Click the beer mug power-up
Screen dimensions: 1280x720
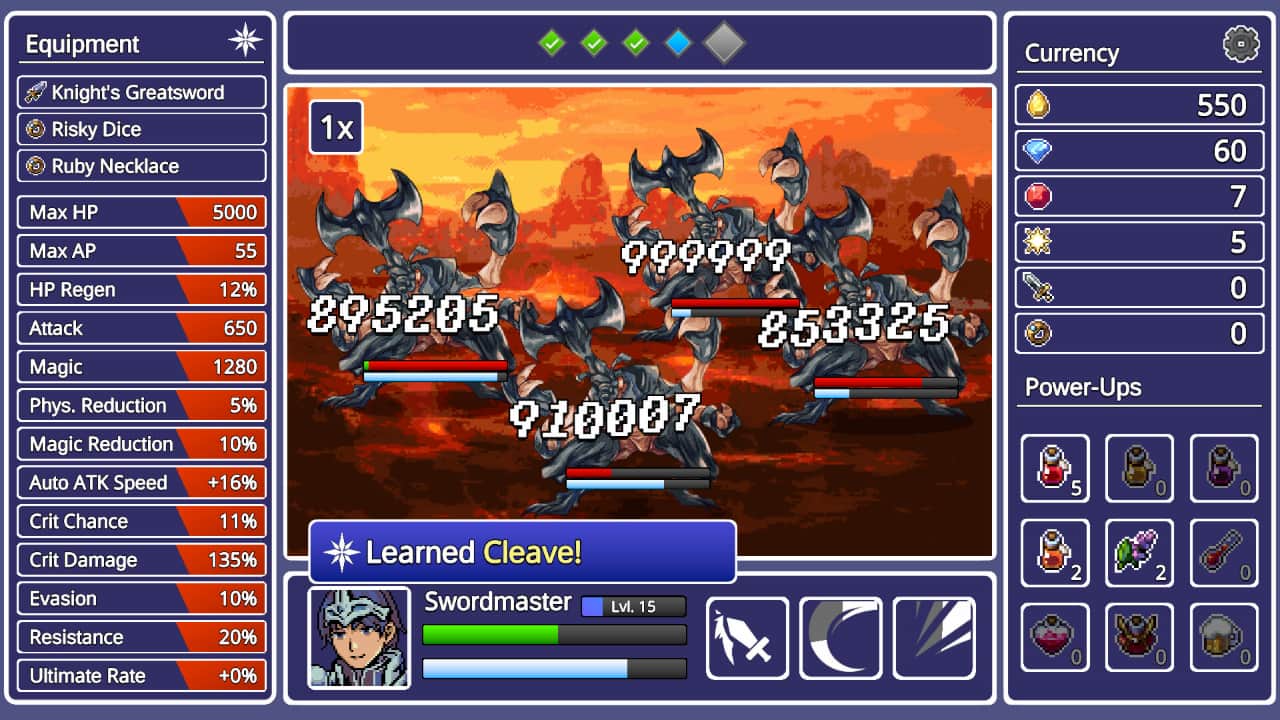[x=1225, y=638]
